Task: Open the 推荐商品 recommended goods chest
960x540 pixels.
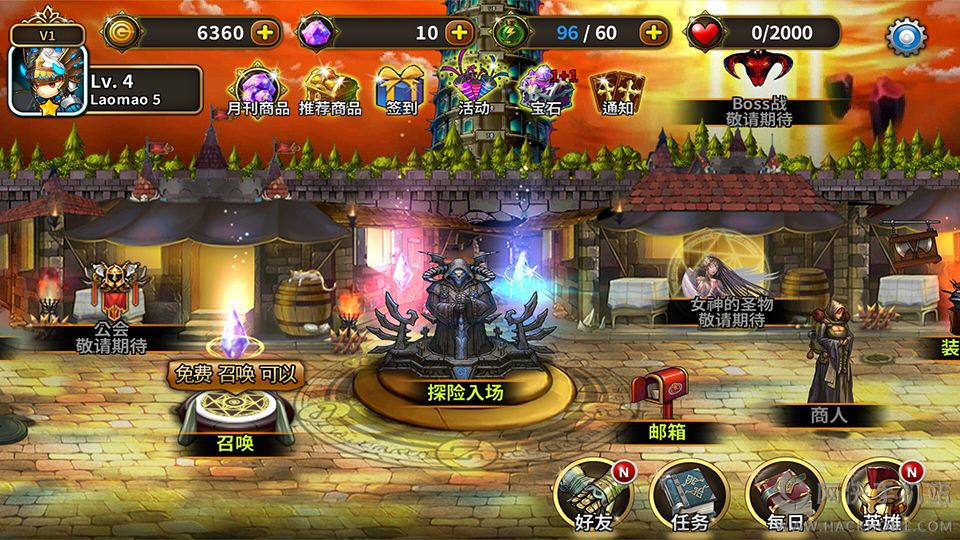Action: 330,87
